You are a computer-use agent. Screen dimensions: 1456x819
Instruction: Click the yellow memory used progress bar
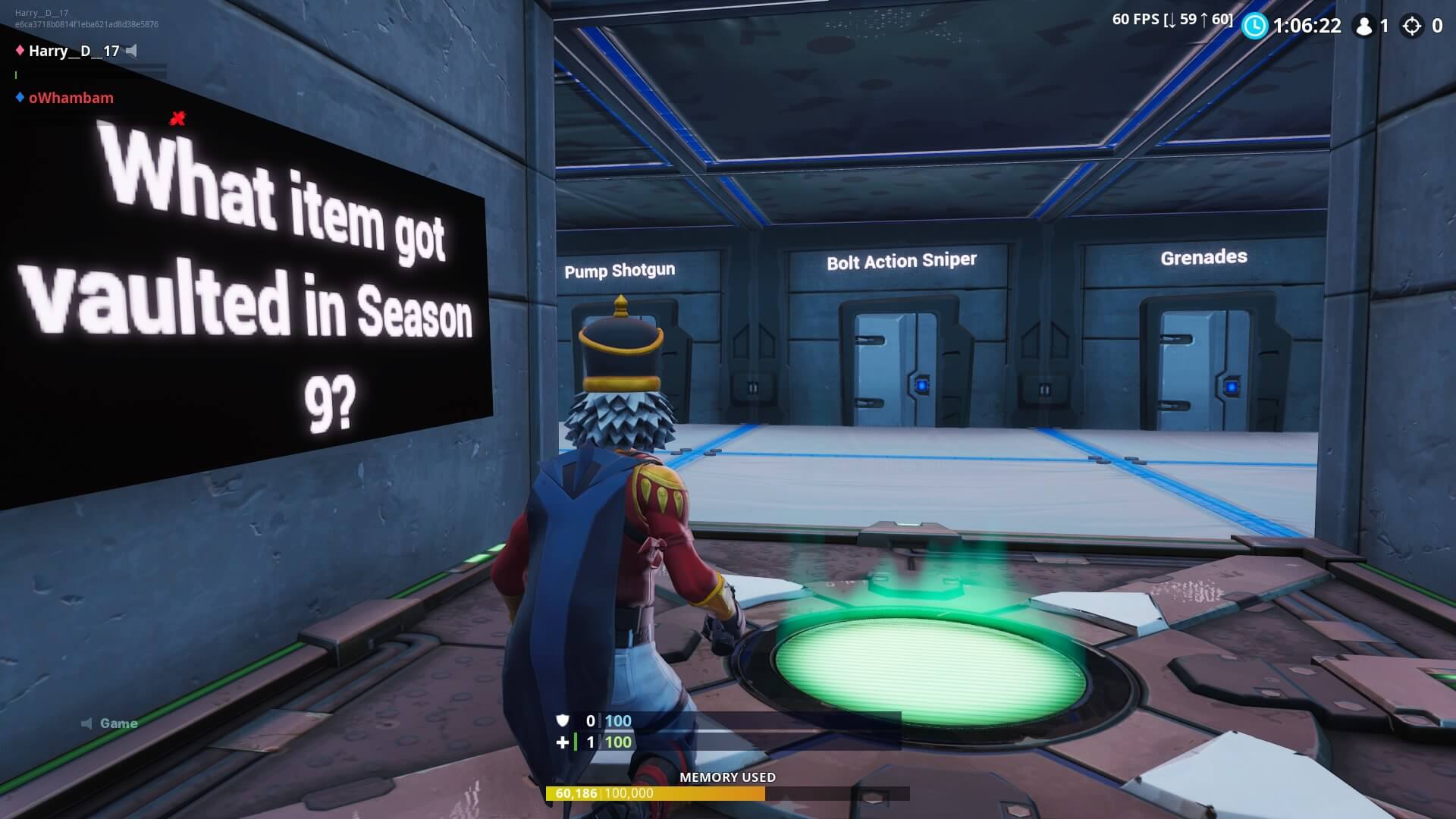pyautogui.click(x=656, y=794)
